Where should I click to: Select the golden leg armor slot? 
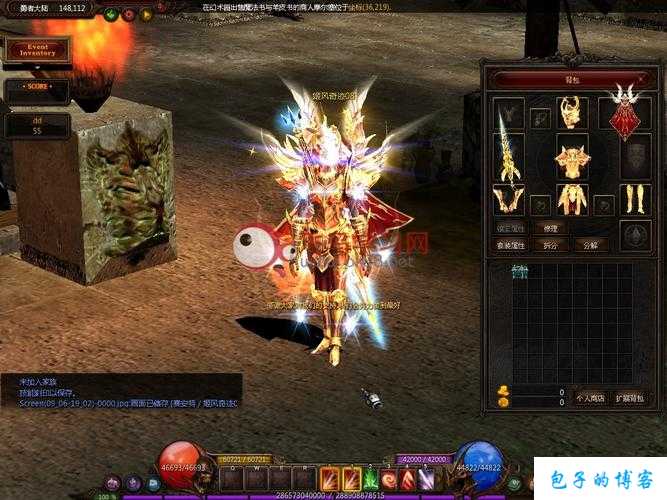[572, 200]
